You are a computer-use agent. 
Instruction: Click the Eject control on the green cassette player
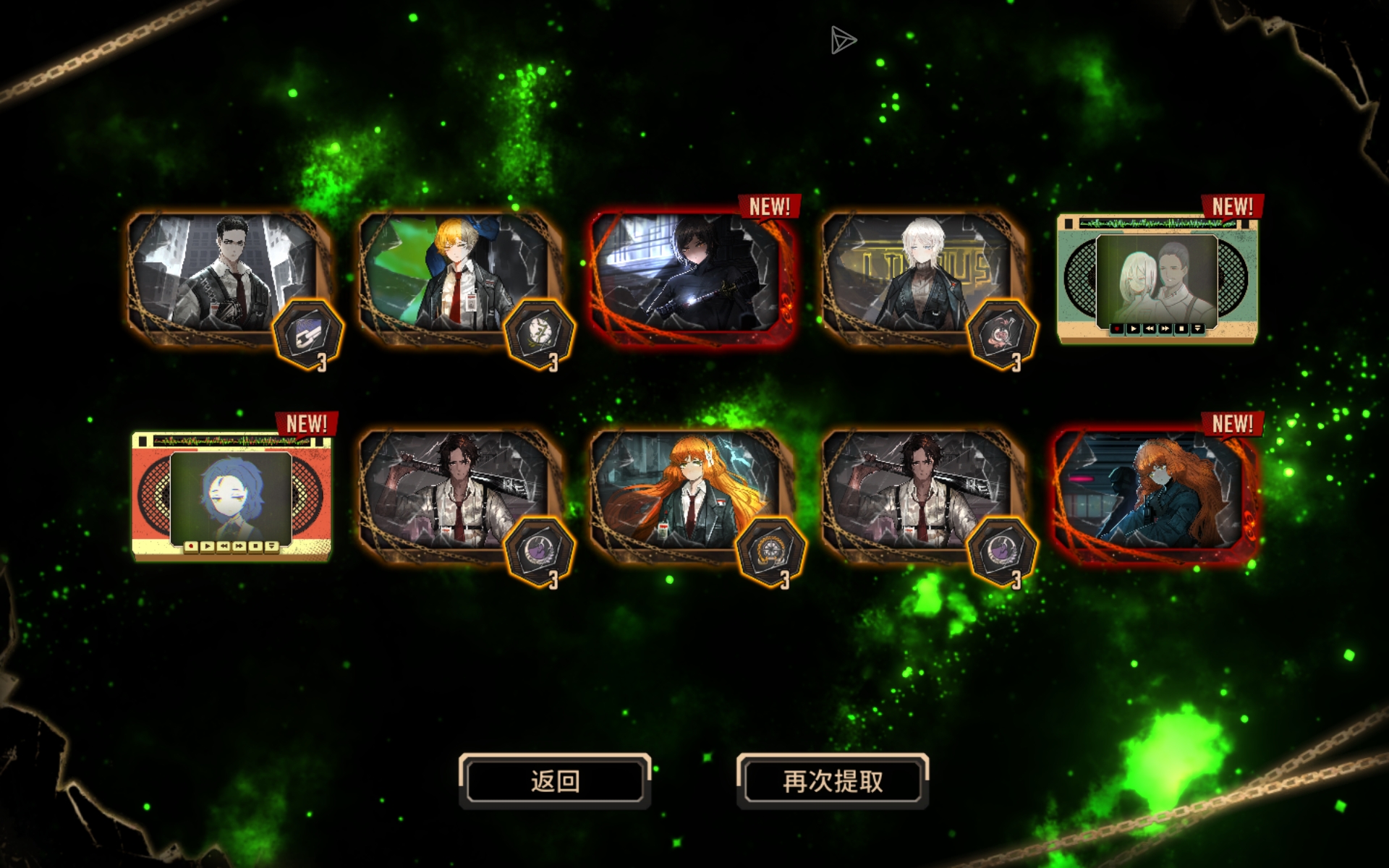tap(1198, 329)
